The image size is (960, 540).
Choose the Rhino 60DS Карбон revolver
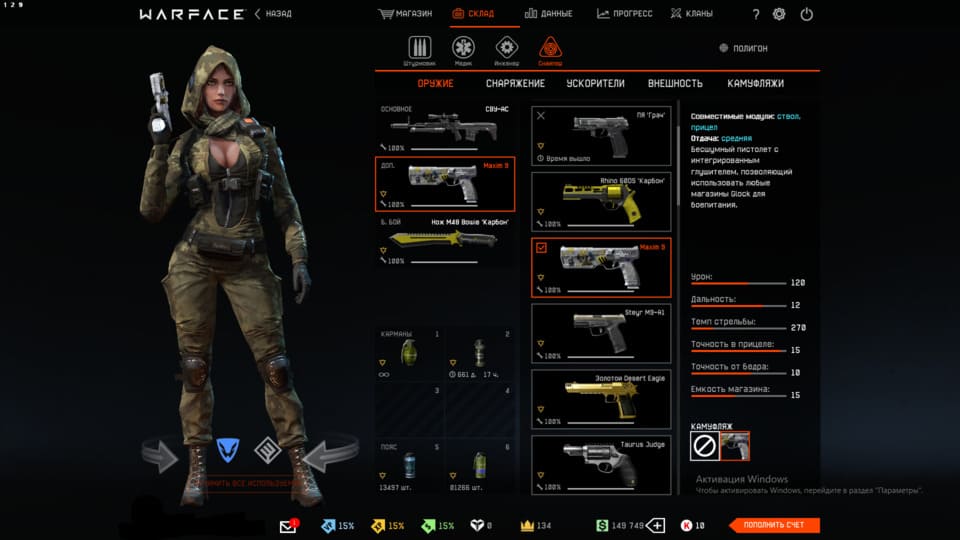point(600,202)
